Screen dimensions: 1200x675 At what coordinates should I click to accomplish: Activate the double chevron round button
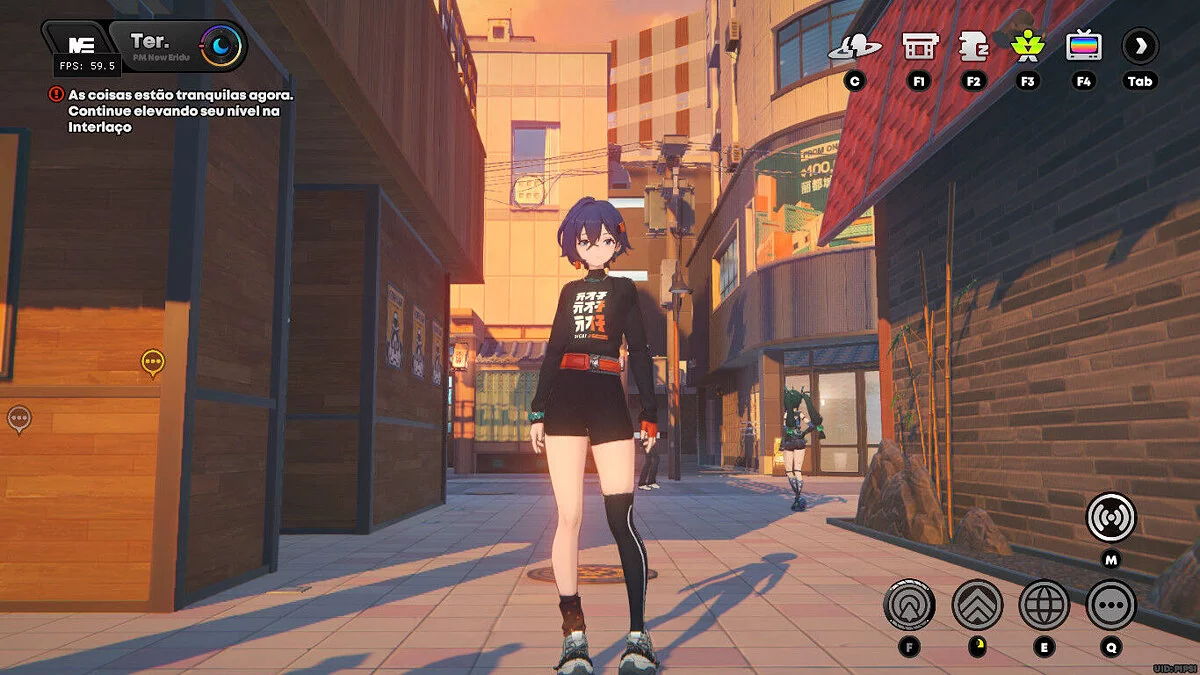click(977, 604)
